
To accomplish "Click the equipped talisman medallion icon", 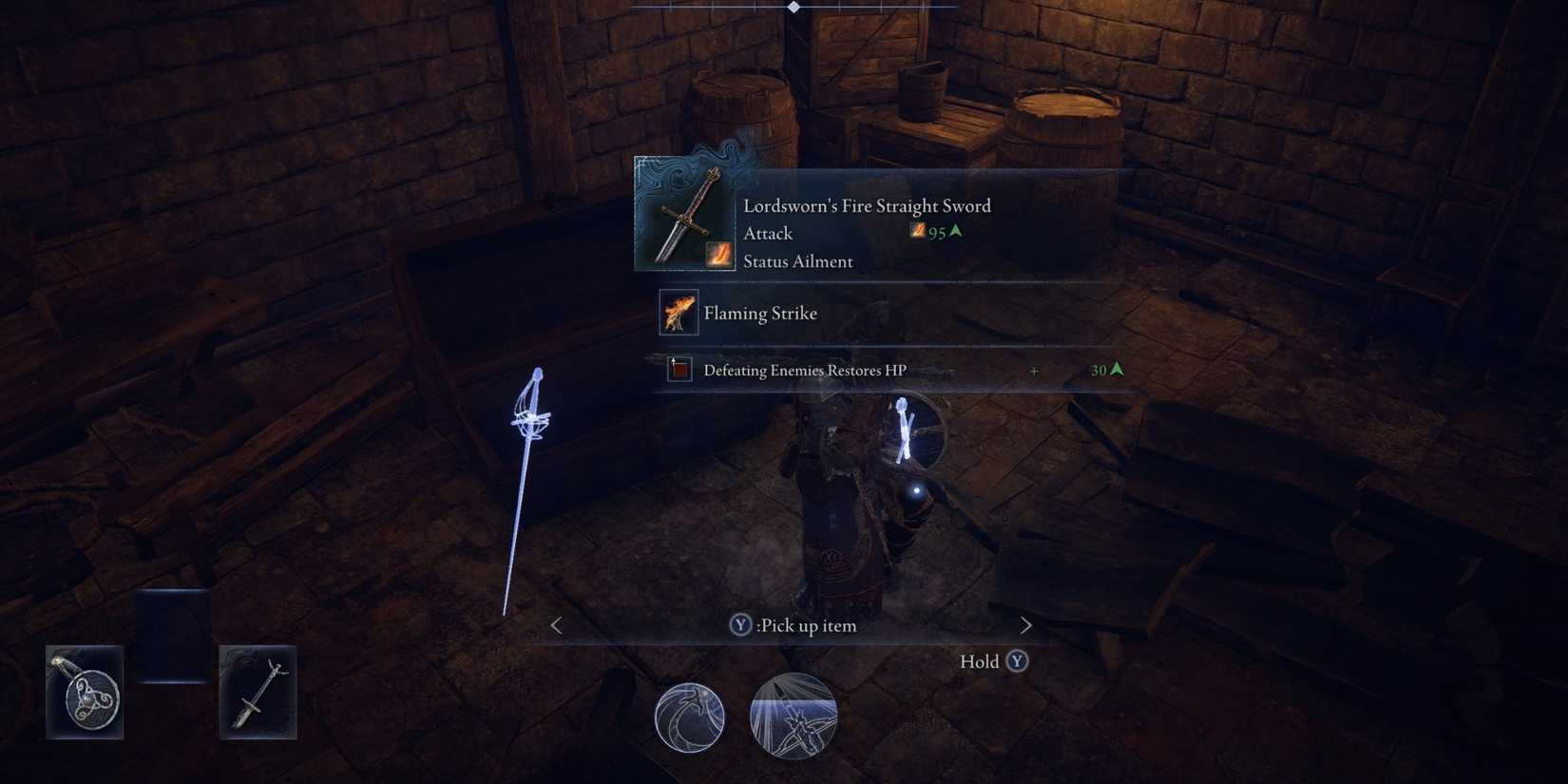I will (84, 691).
